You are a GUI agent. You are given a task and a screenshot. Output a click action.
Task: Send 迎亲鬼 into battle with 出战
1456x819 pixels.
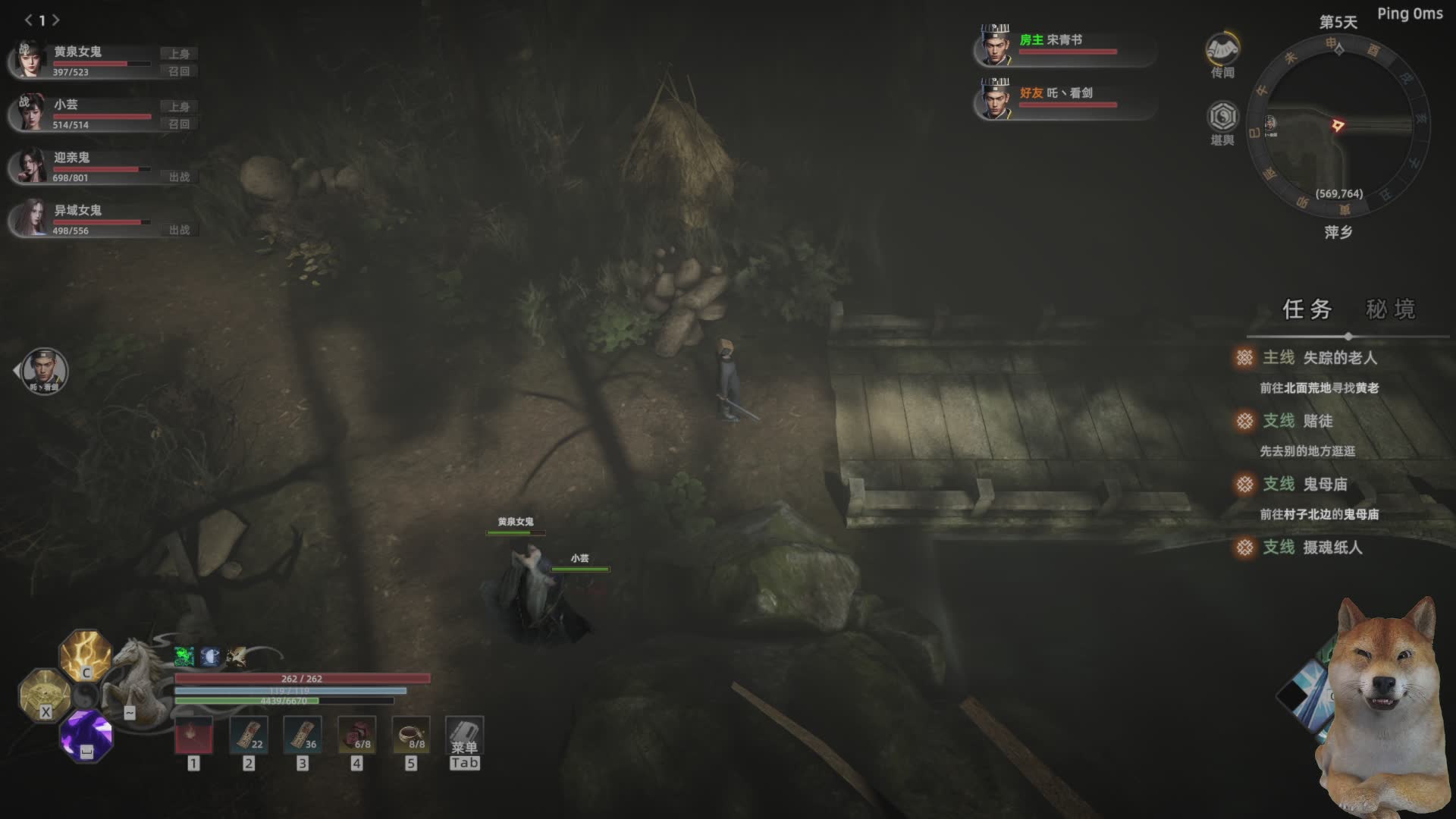pyautogui.click(x=179, y=177)
